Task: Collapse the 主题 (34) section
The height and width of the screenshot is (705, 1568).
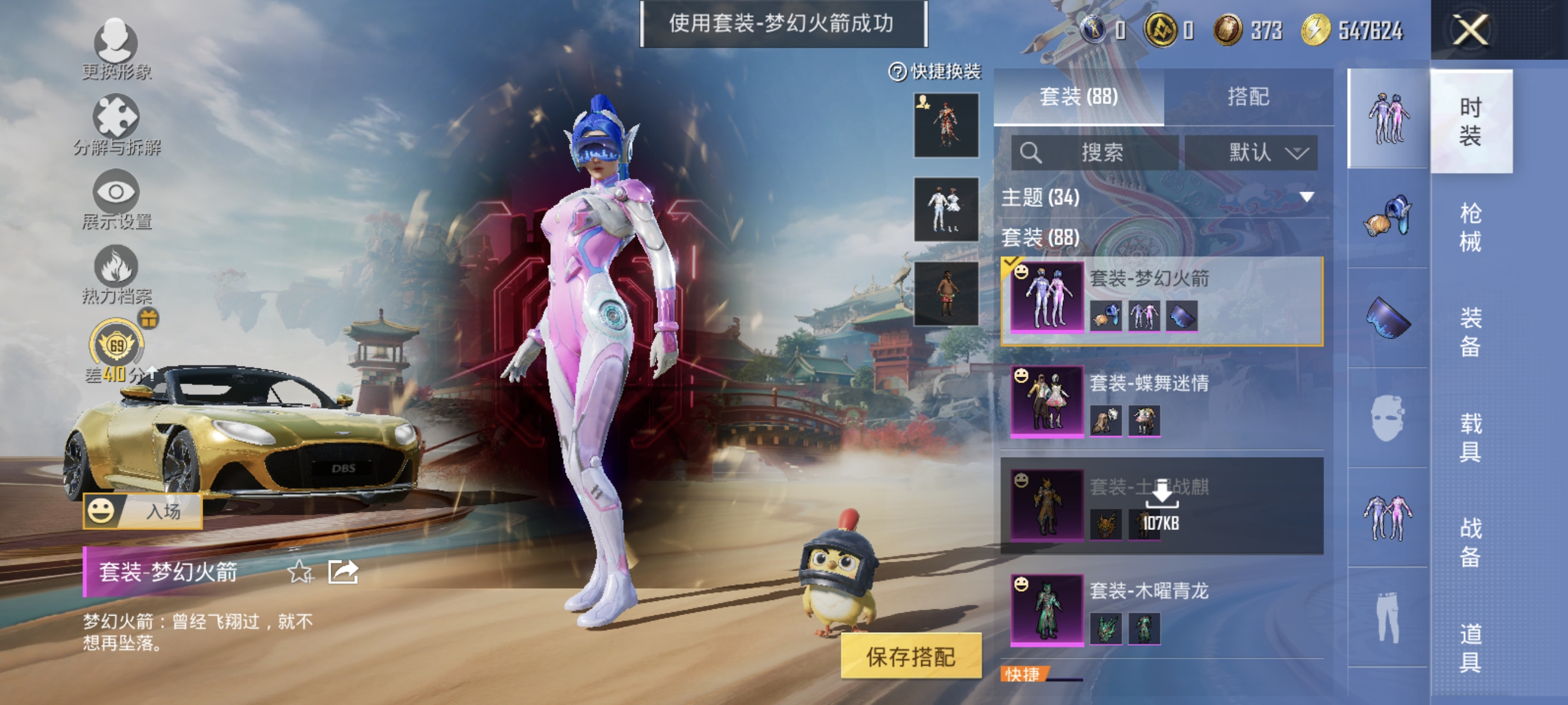Action: pyautogui.click(x=1305, y=197)
